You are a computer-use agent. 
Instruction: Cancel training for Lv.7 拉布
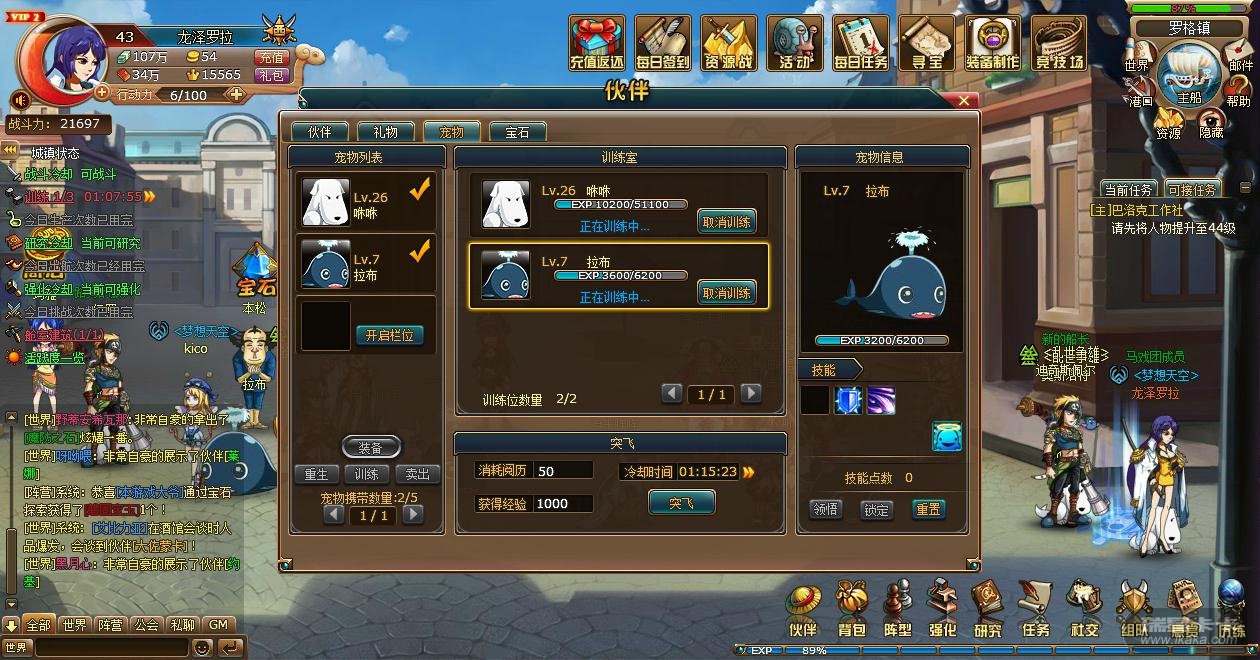pyautogui.click(x=726, y=293)
